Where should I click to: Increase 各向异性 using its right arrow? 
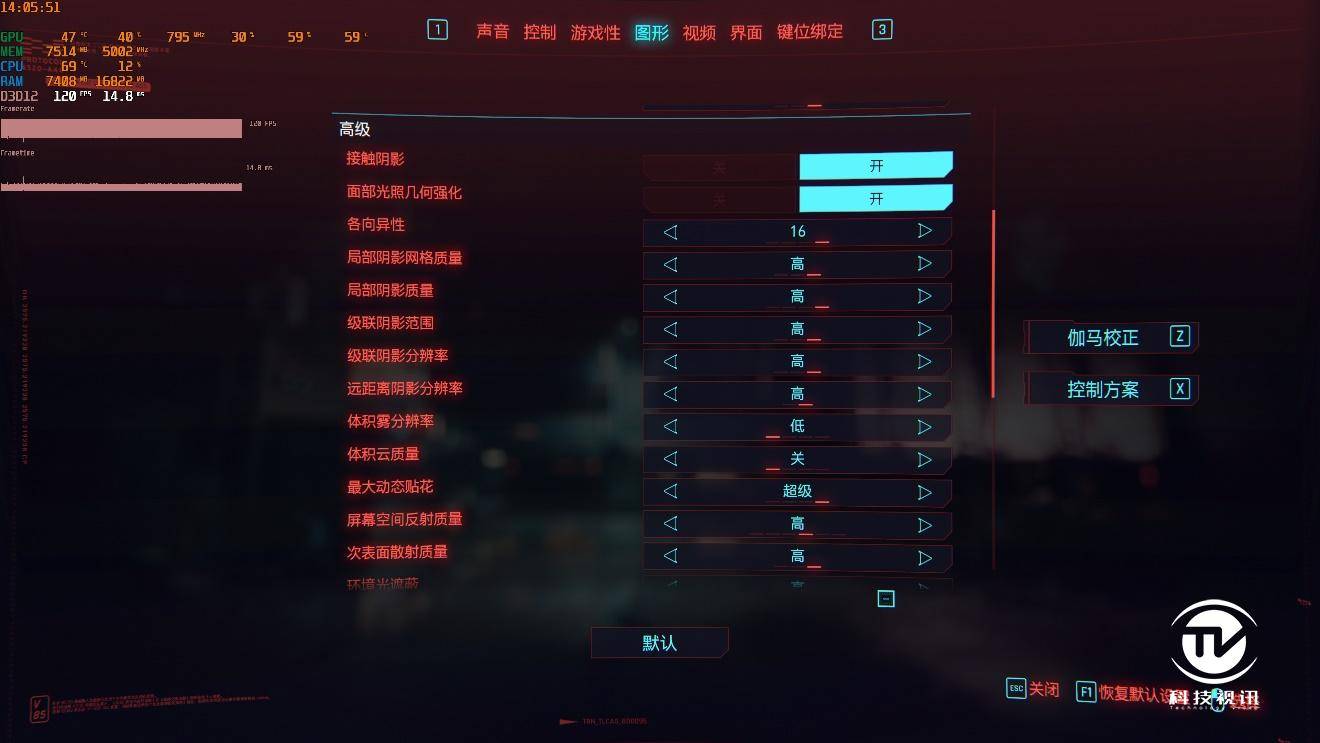pyautogui.click(x=923, y=231)
